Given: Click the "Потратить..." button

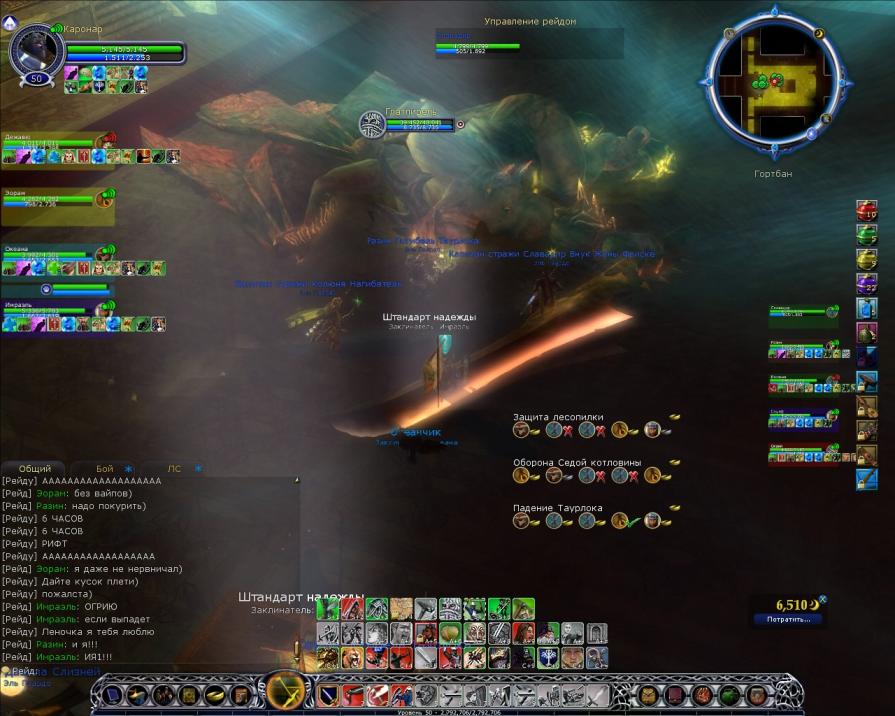Looking at the screenshot, I should 789,619.
